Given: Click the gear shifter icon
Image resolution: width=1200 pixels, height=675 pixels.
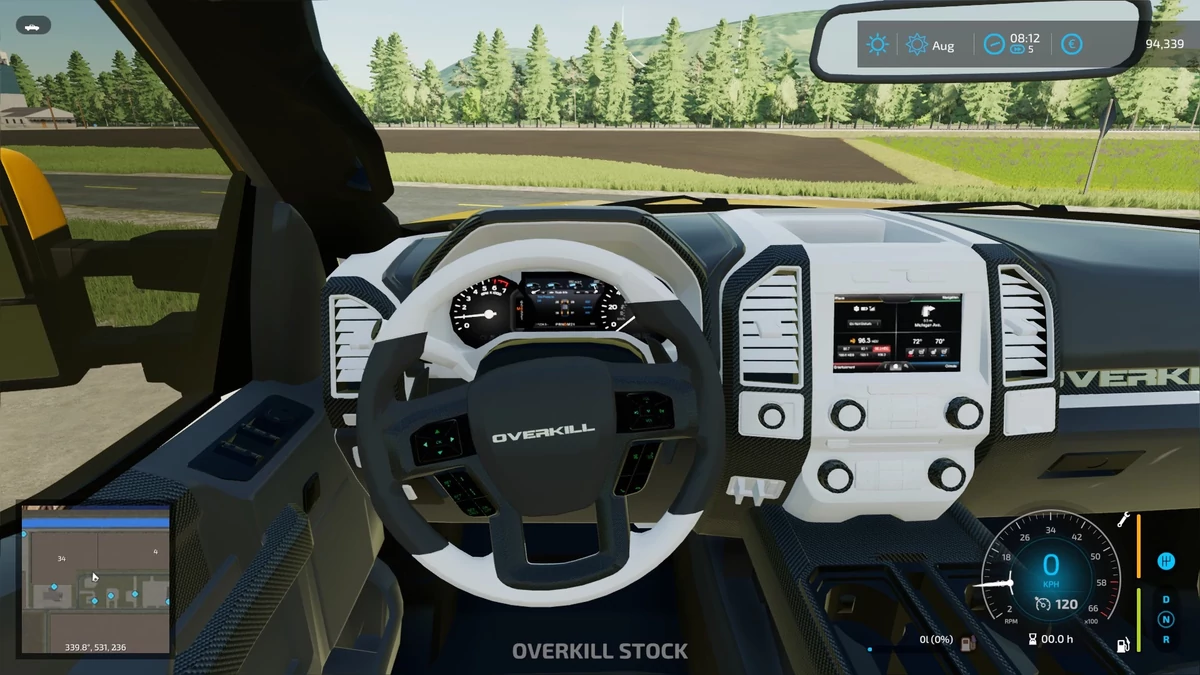Looking at the screenshot, I should pos(1164,562).
